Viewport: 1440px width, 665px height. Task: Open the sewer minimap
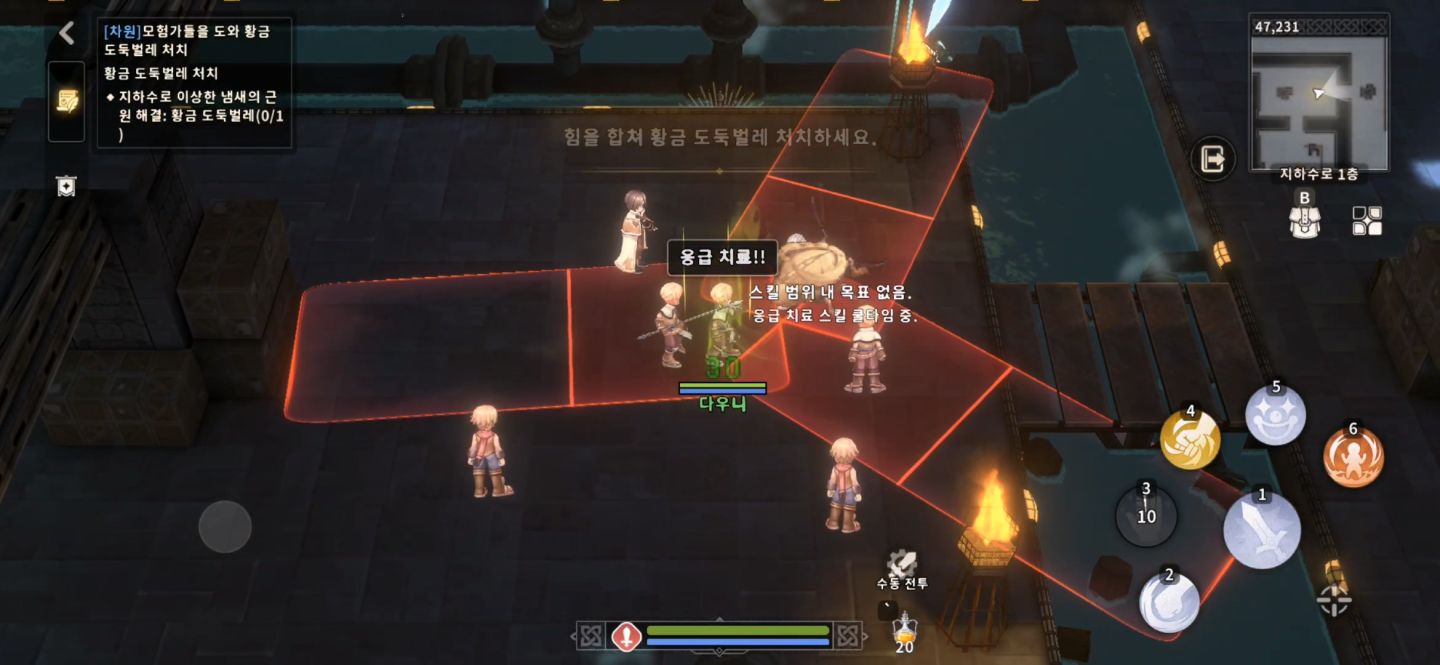[x=1319, y=93]
